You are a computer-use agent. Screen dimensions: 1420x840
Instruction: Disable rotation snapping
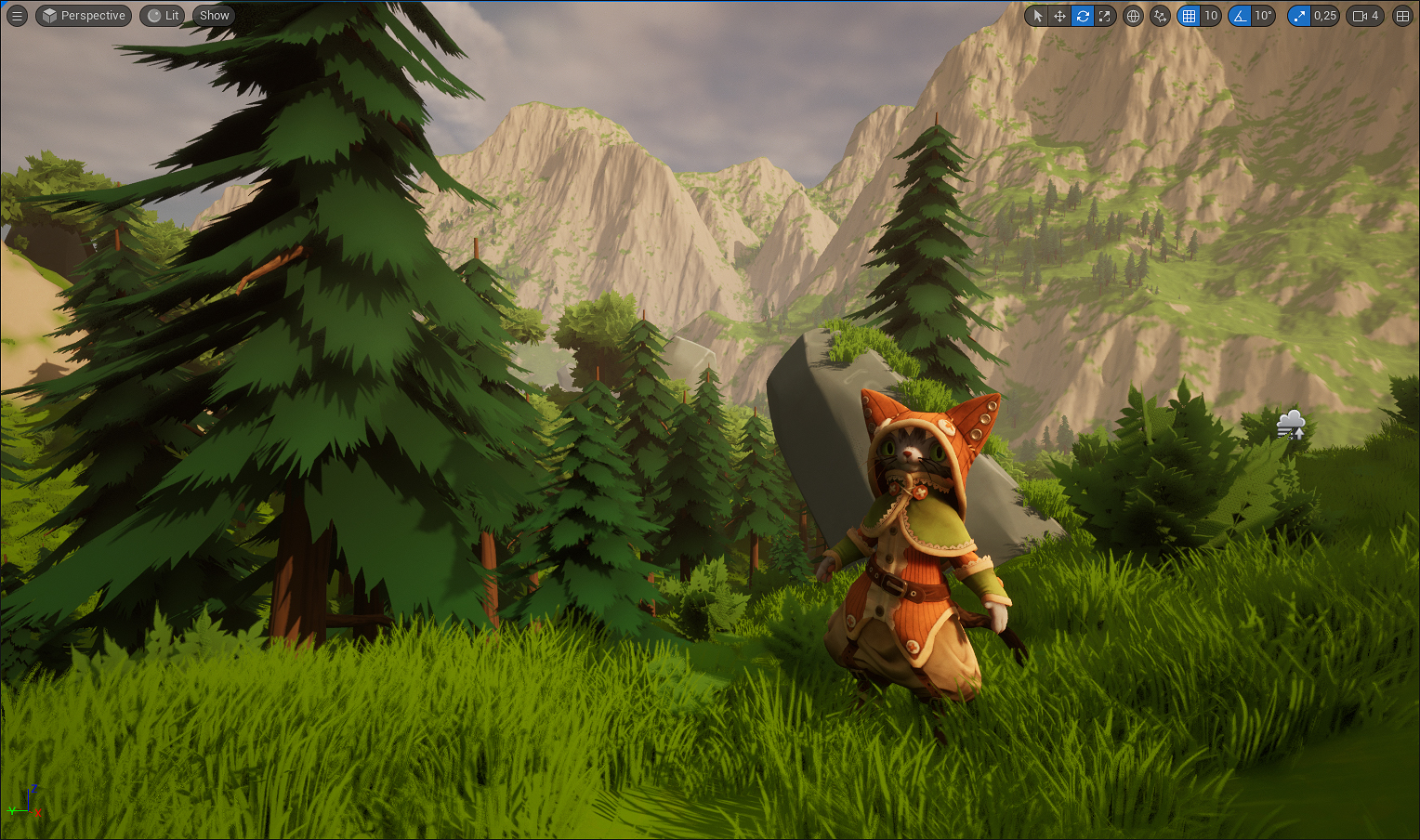point(1241,16)
